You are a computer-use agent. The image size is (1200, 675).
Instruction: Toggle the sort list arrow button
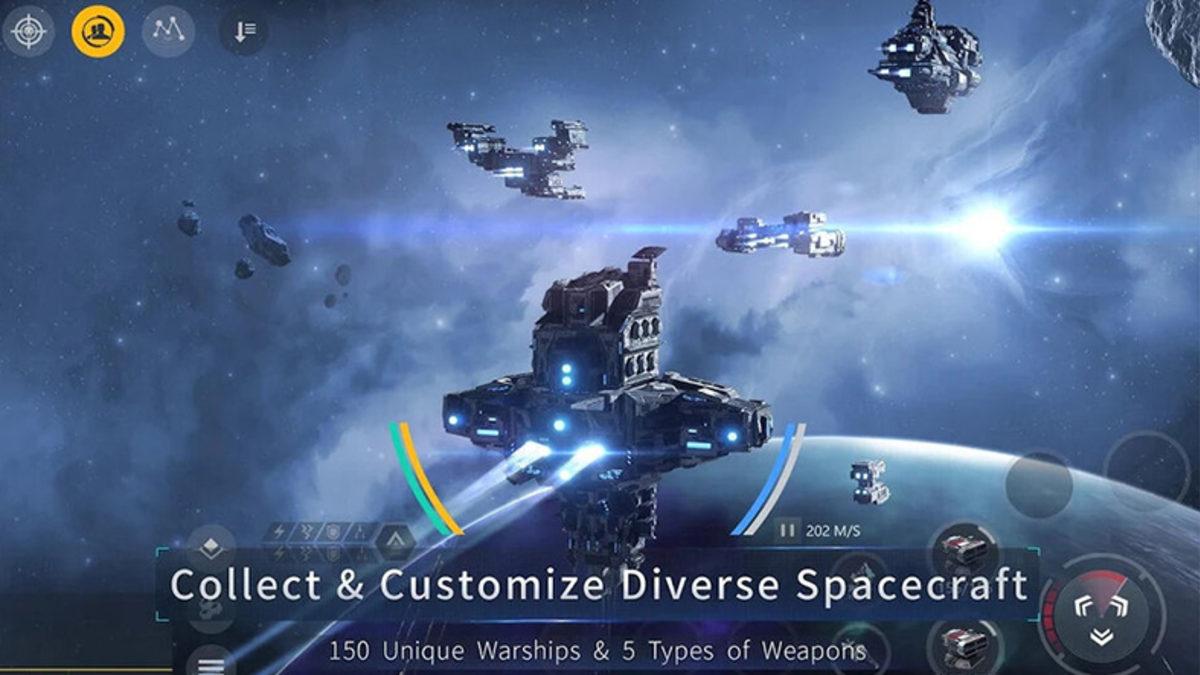pyautogui.click(x=244, y=31)
